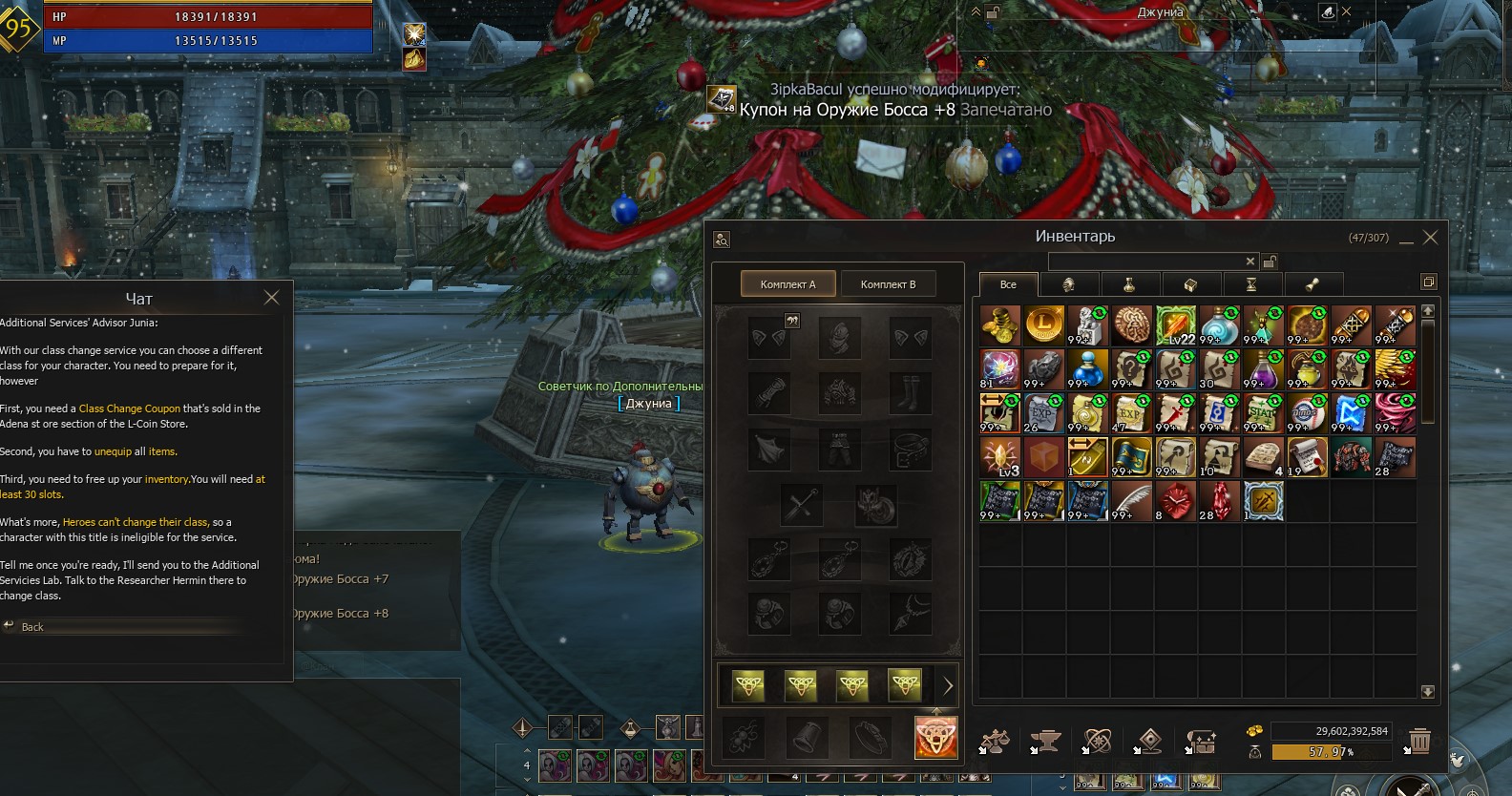Show the potion consumables filter tab
The height and width of the screenshot is (796, 1512).
point(1128,284)
